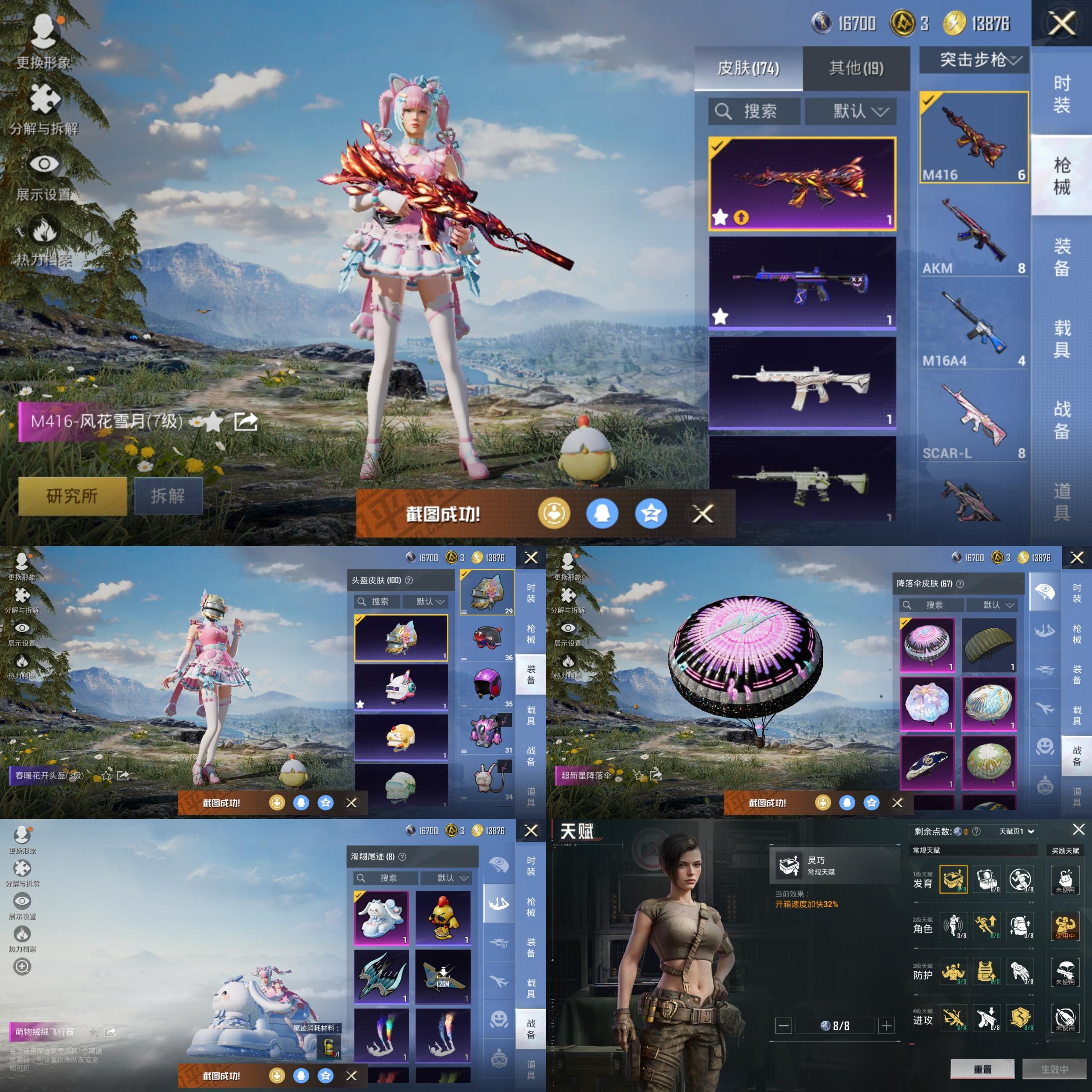Viewport: 1092px width, 1092px height.
Task: Switch to the 其他(19) tab
Action: (856, 68)
